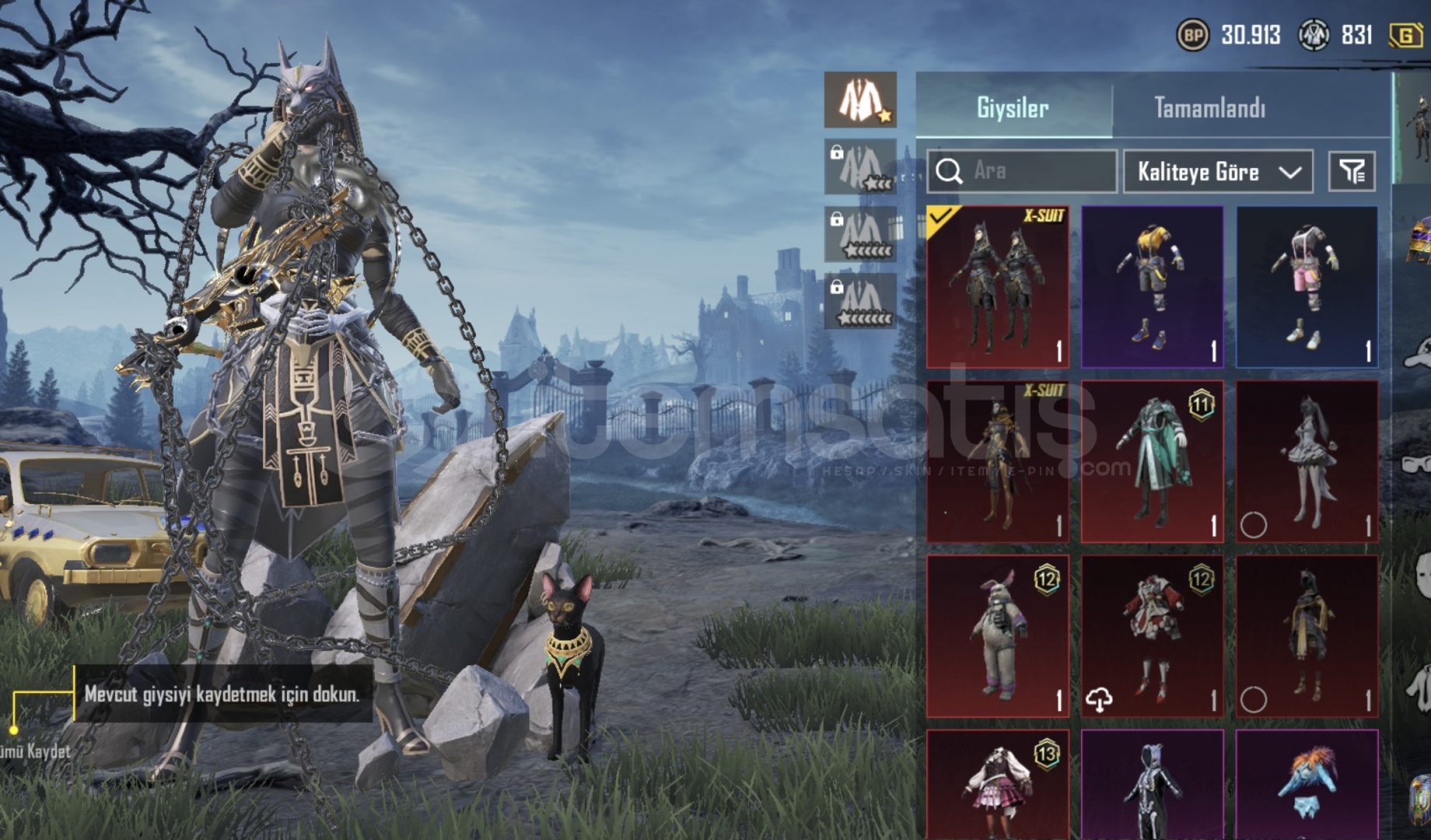Pick the teal robe level 11 outfit
This screenshot has height=840, width=1431.
coord(1152,461)
